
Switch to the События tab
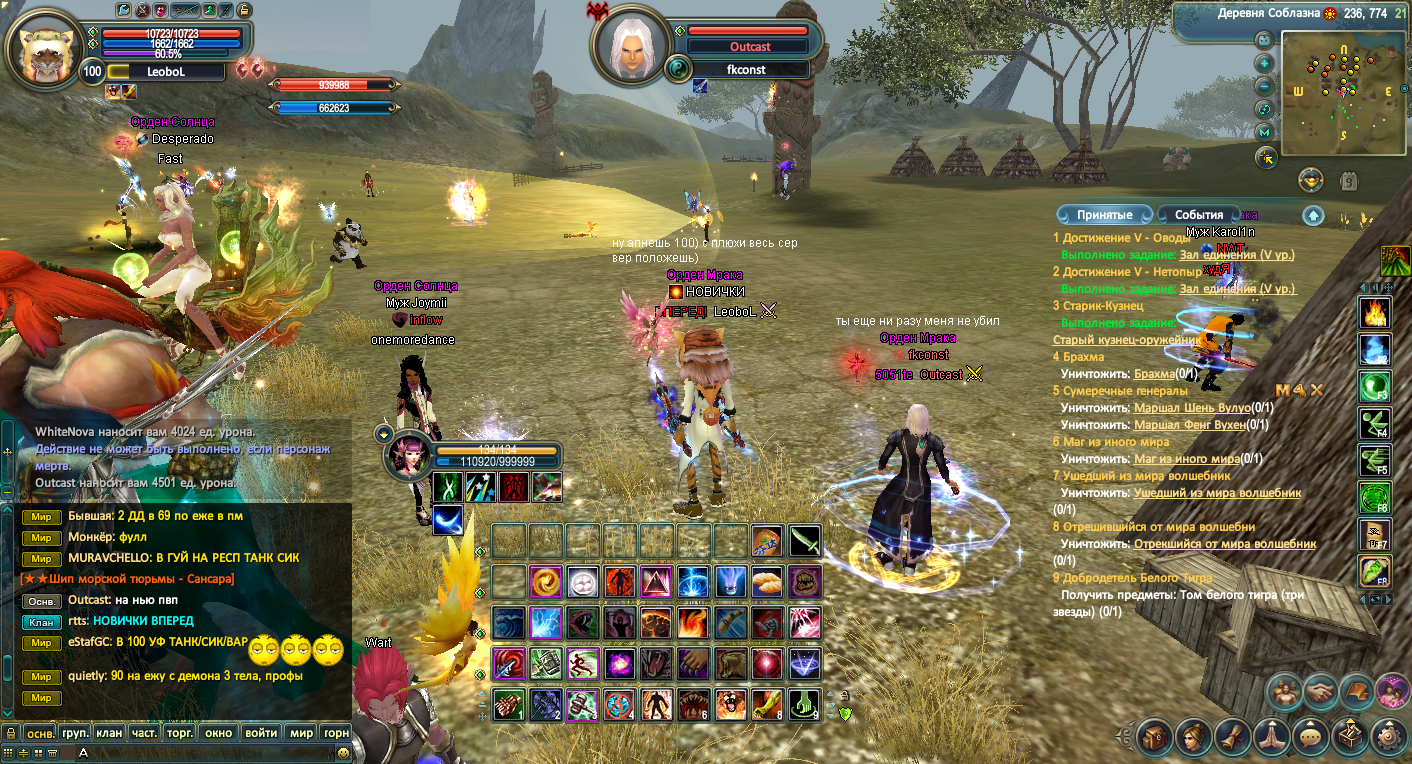1199,215
